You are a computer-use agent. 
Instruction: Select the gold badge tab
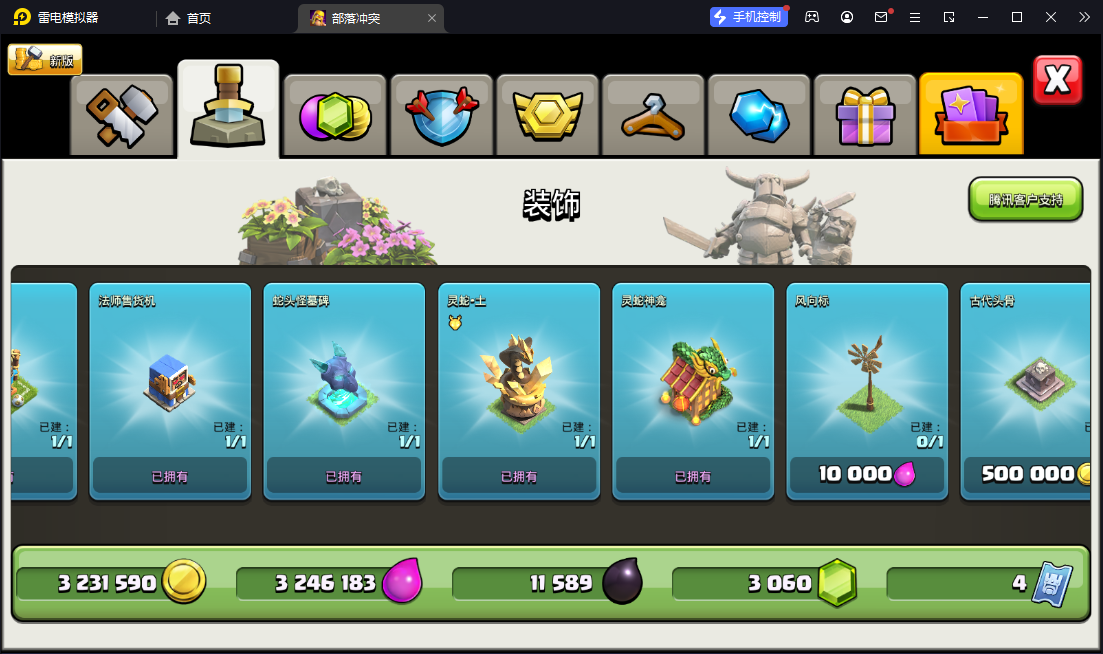pyautogui.click(x=547, y=115)
